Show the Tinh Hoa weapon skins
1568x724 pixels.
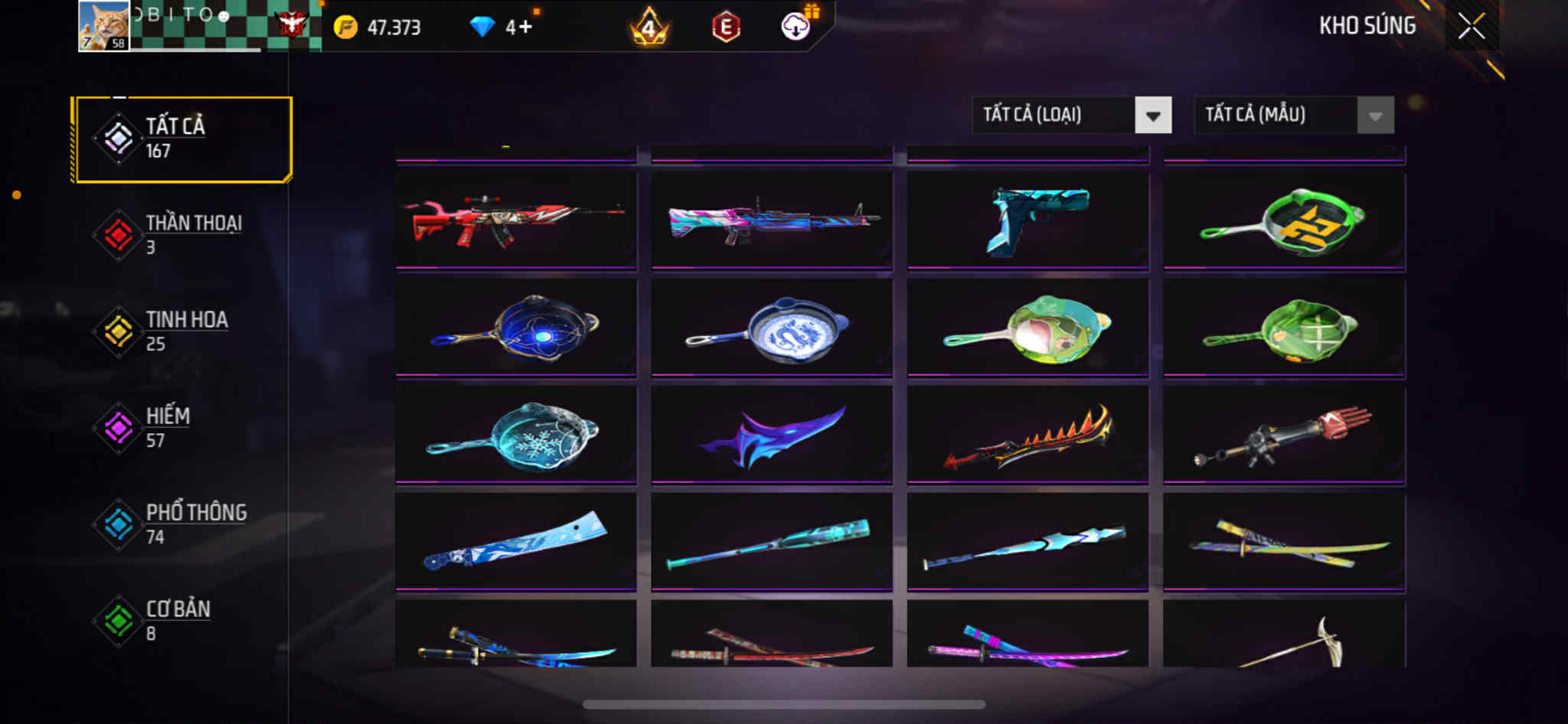tap(182, 331)
